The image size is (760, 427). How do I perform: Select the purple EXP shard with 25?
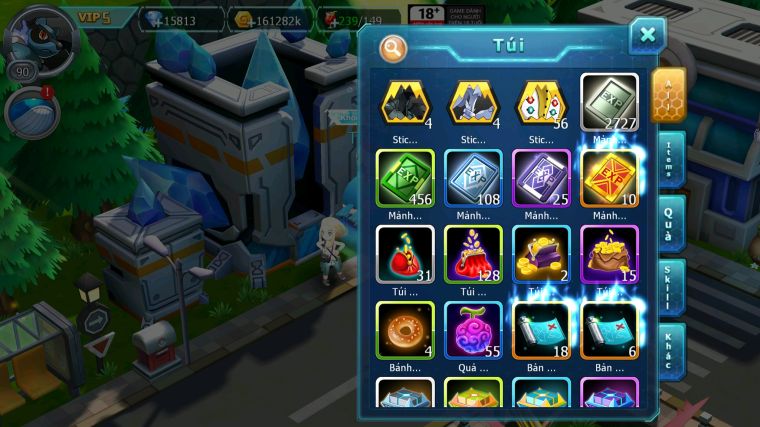(x=541, y=180)
